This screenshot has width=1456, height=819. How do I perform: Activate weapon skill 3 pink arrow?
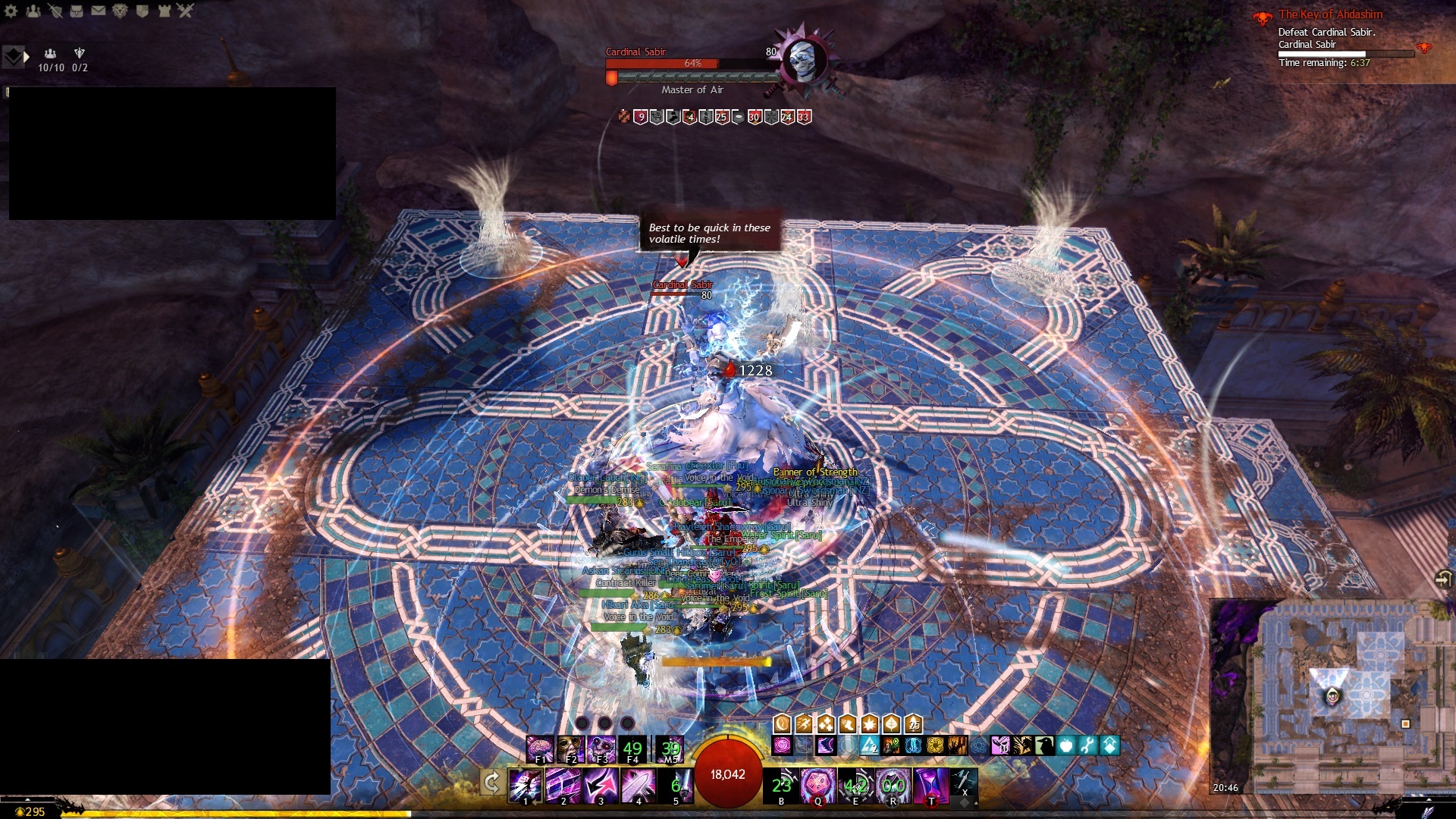point(601,785)
